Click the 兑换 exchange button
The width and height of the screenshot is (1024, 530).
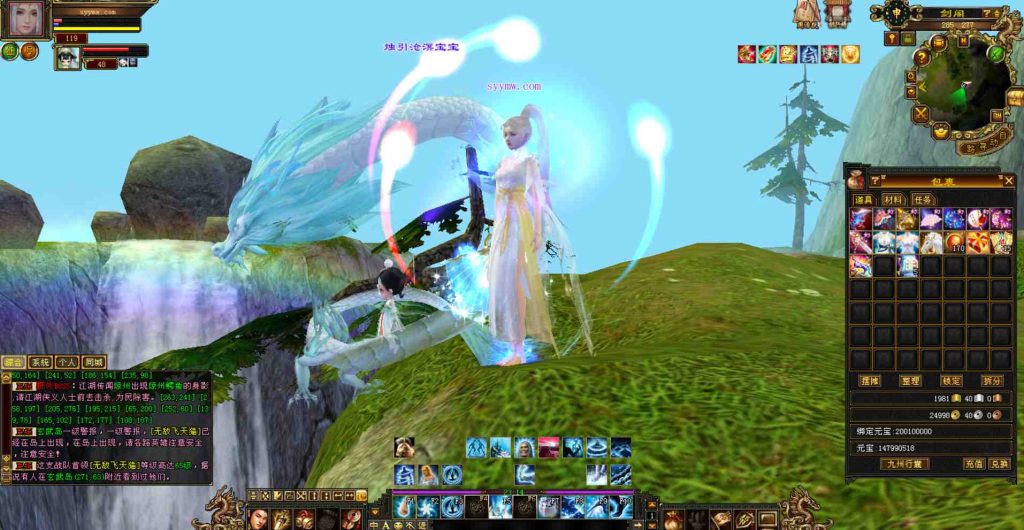pyautogui.click(x=999, y=464)
